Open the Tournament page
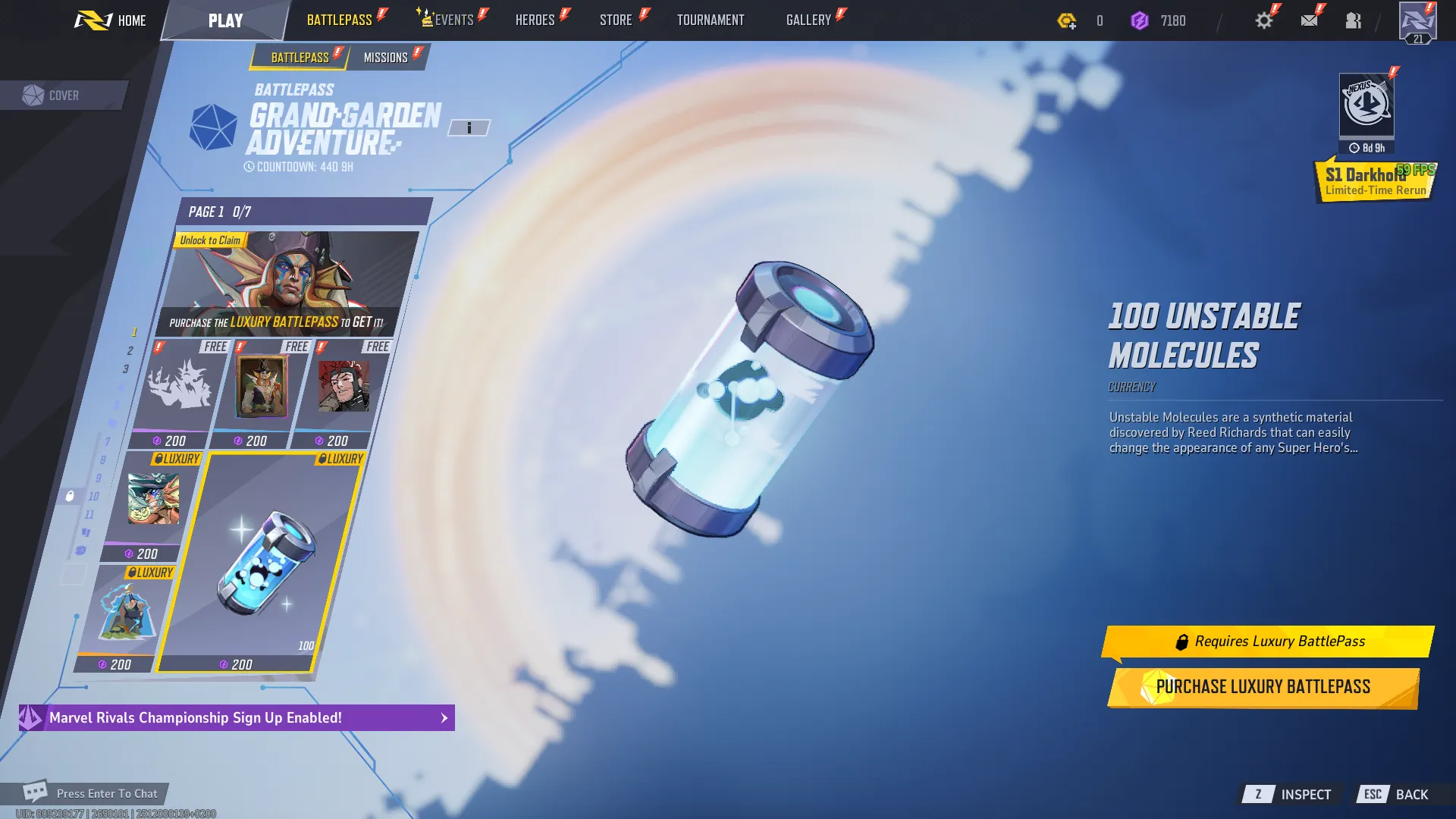 click(711, 20)
